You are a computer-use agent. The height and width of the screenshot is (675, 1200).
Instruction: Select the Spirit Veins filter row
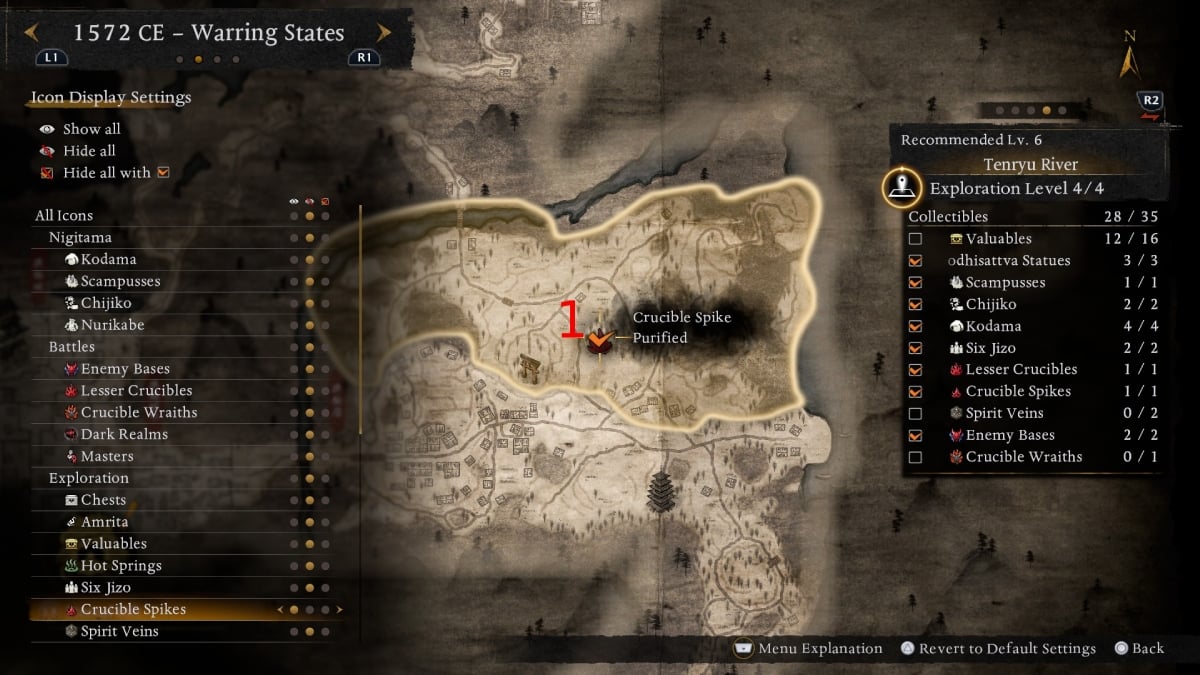point(119,631)
